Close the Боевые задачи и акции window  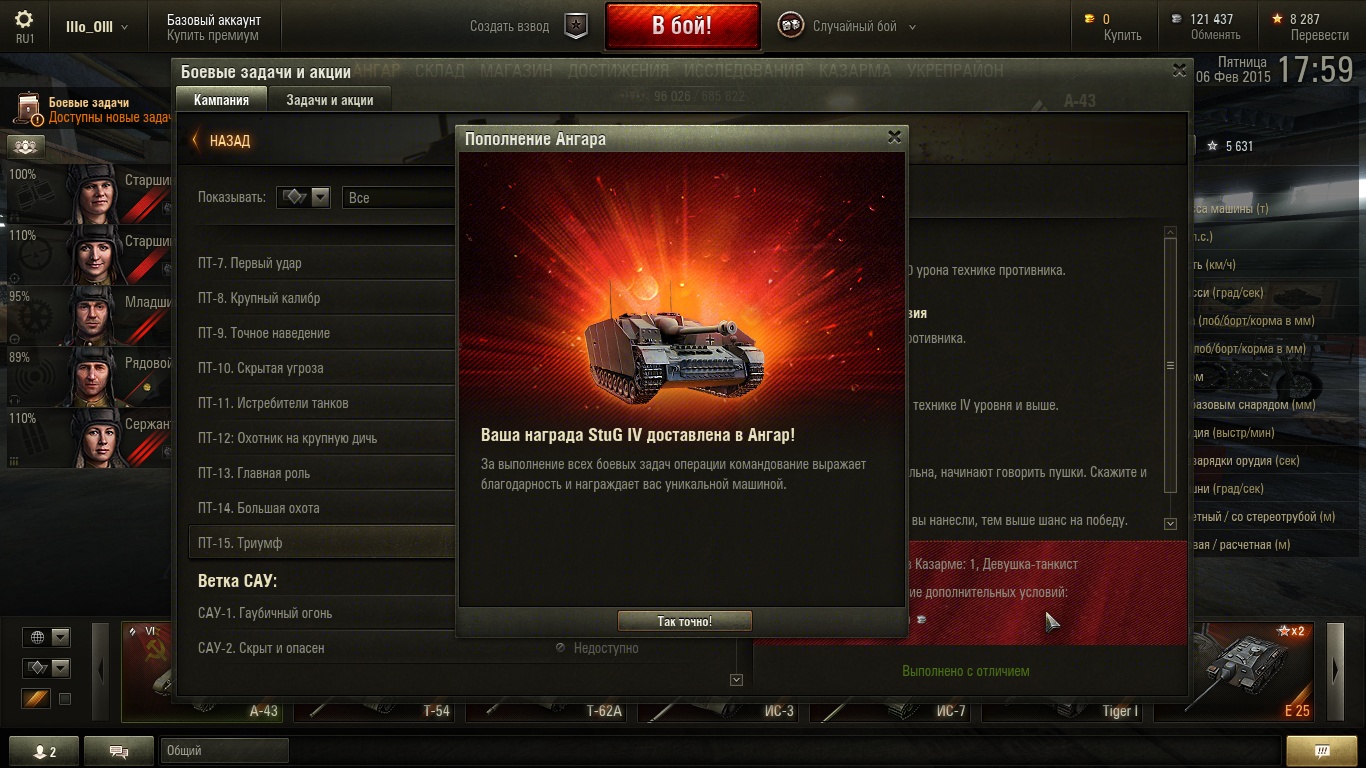tap(1179, 70)
